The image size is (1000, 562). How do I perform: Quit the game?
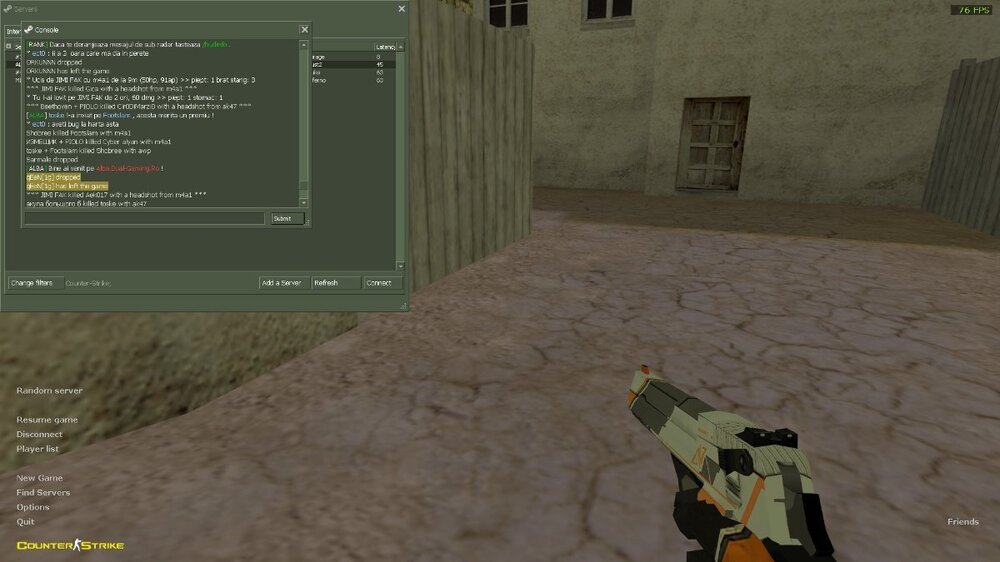[25, 522]
